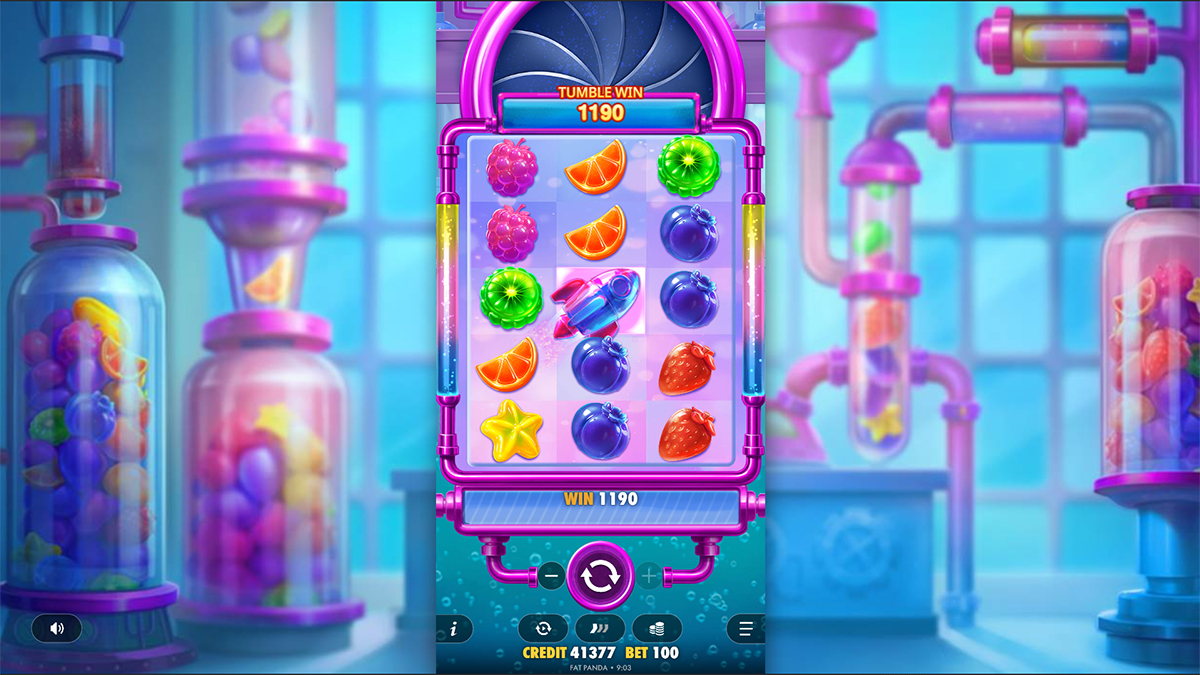Open the hamburger menu

coord(745,629)
